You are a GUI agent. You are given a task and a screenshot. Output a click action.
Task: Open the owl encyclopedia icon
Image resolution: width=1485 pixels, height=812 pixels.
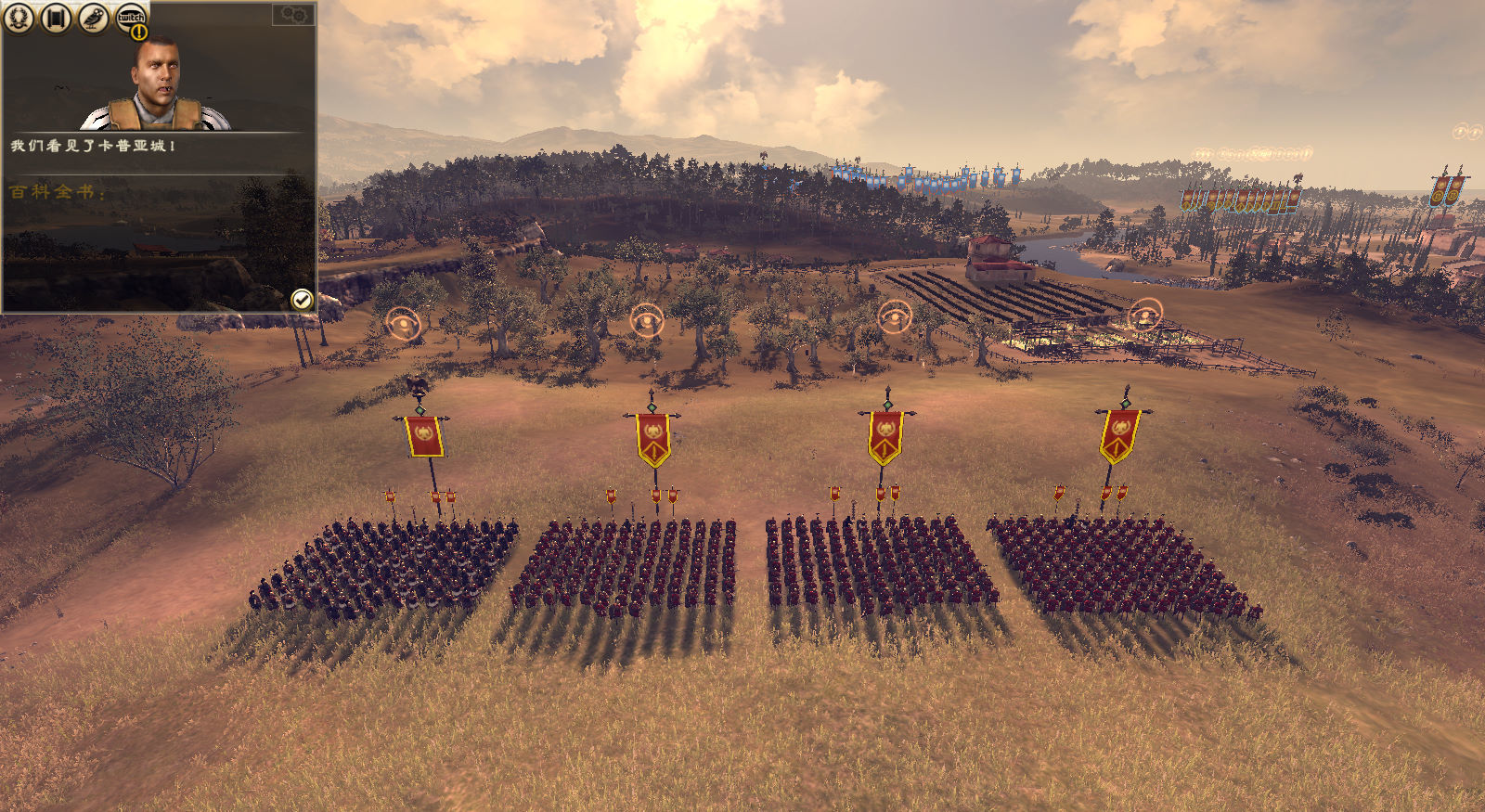click(93, 17)
